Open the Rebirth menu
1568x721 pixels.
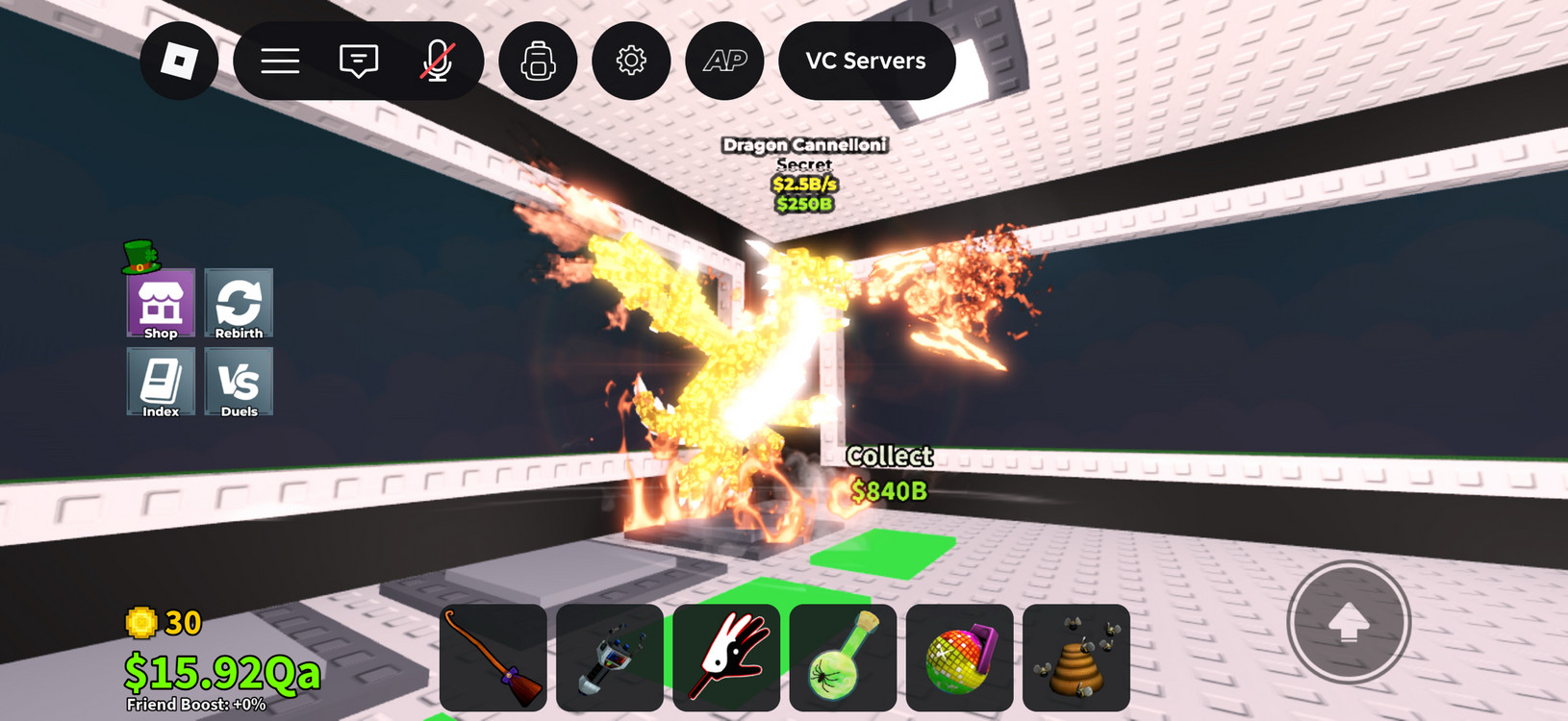click(x=239, y=304)
